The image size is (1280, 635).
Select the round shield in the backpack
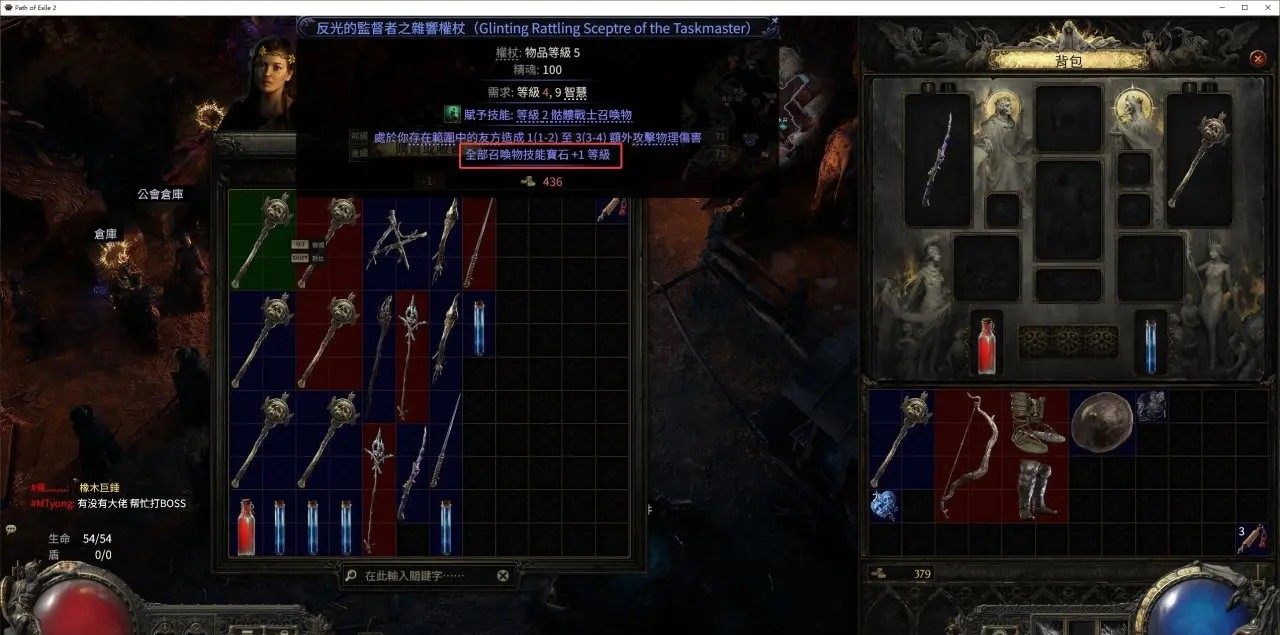(x=1101, y=421)
